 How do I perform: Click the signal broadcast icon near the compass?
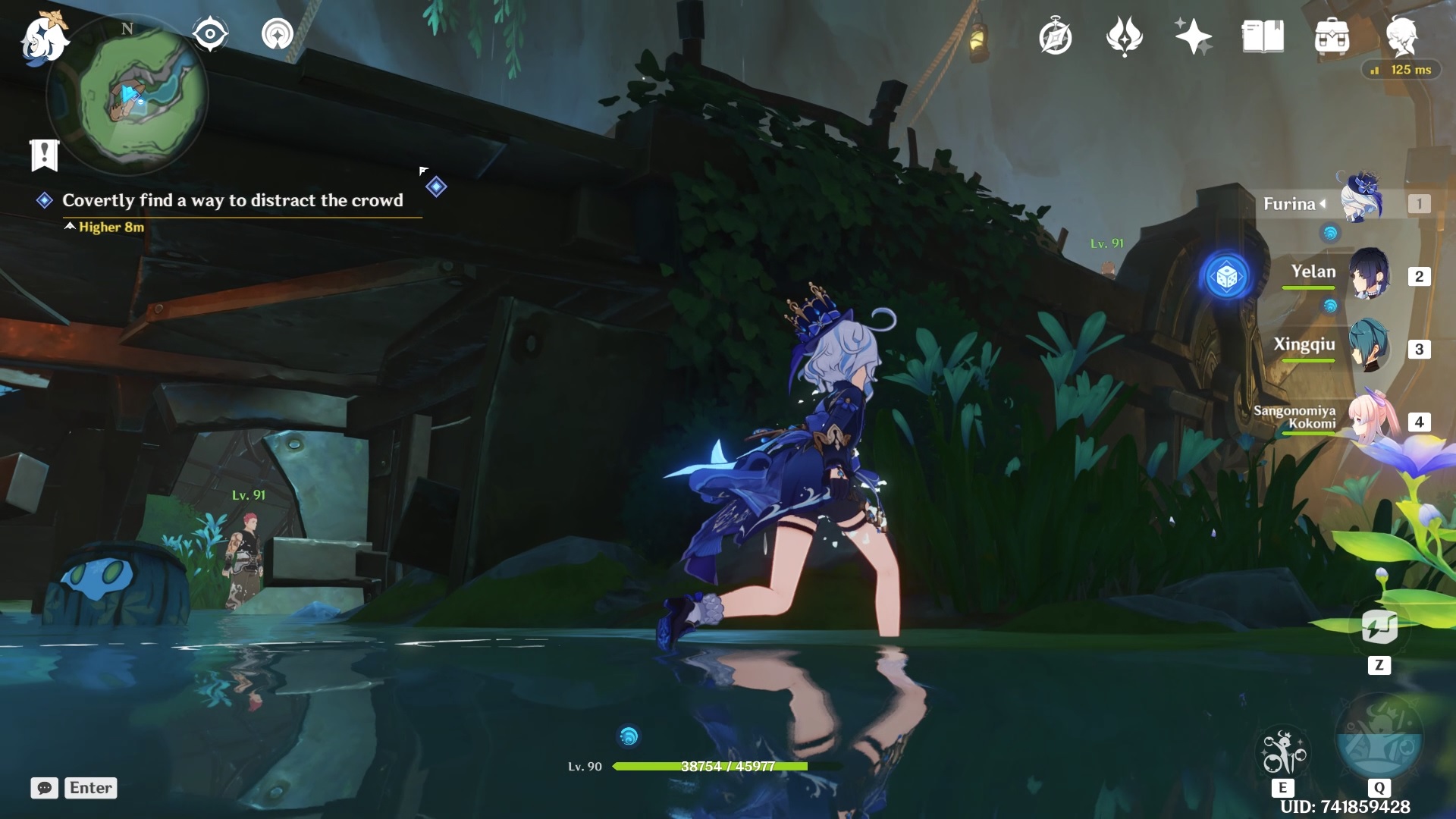click(278, 34)
